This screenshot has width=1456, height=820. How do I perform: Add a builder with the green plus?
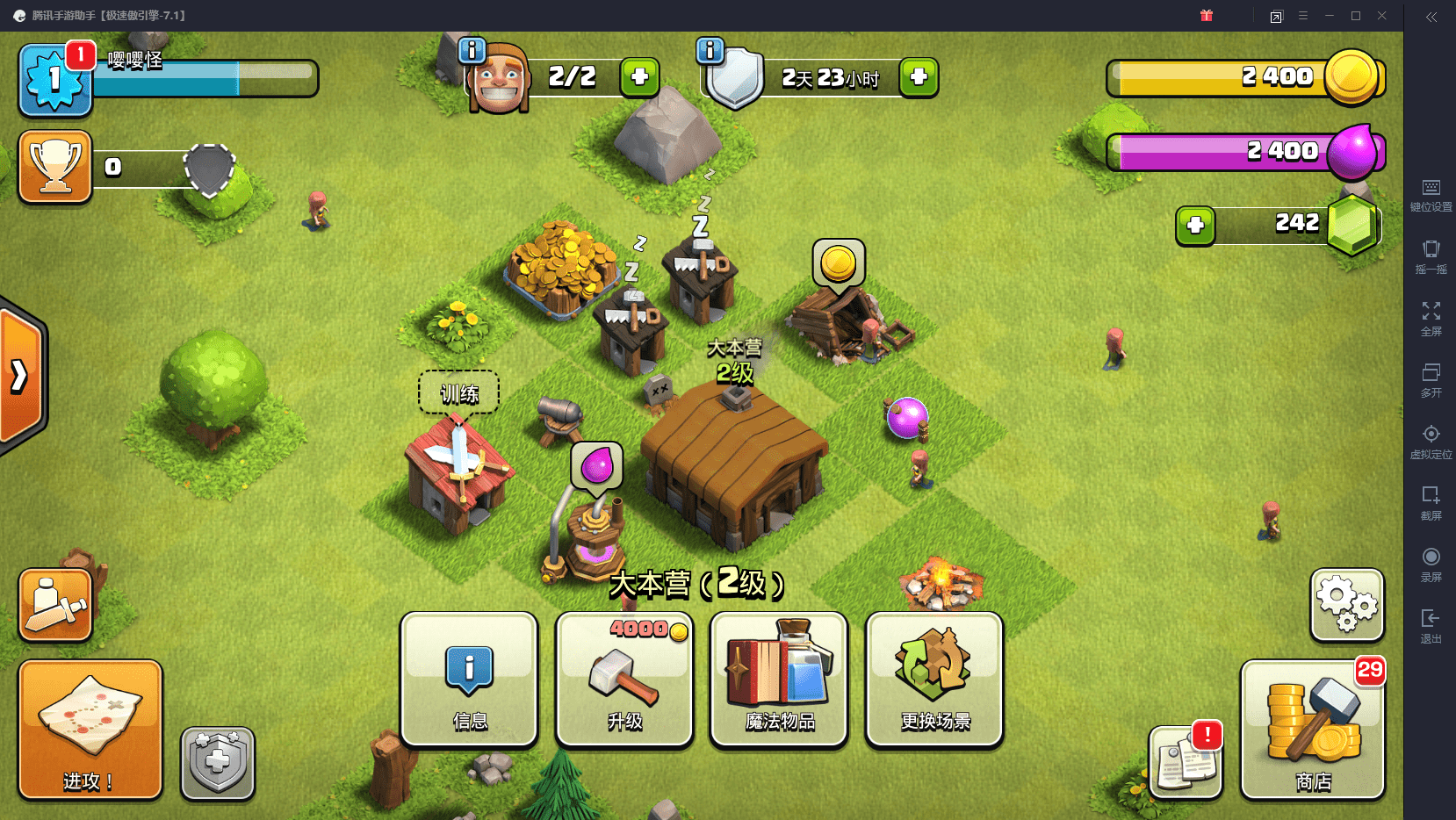(639, 77)
